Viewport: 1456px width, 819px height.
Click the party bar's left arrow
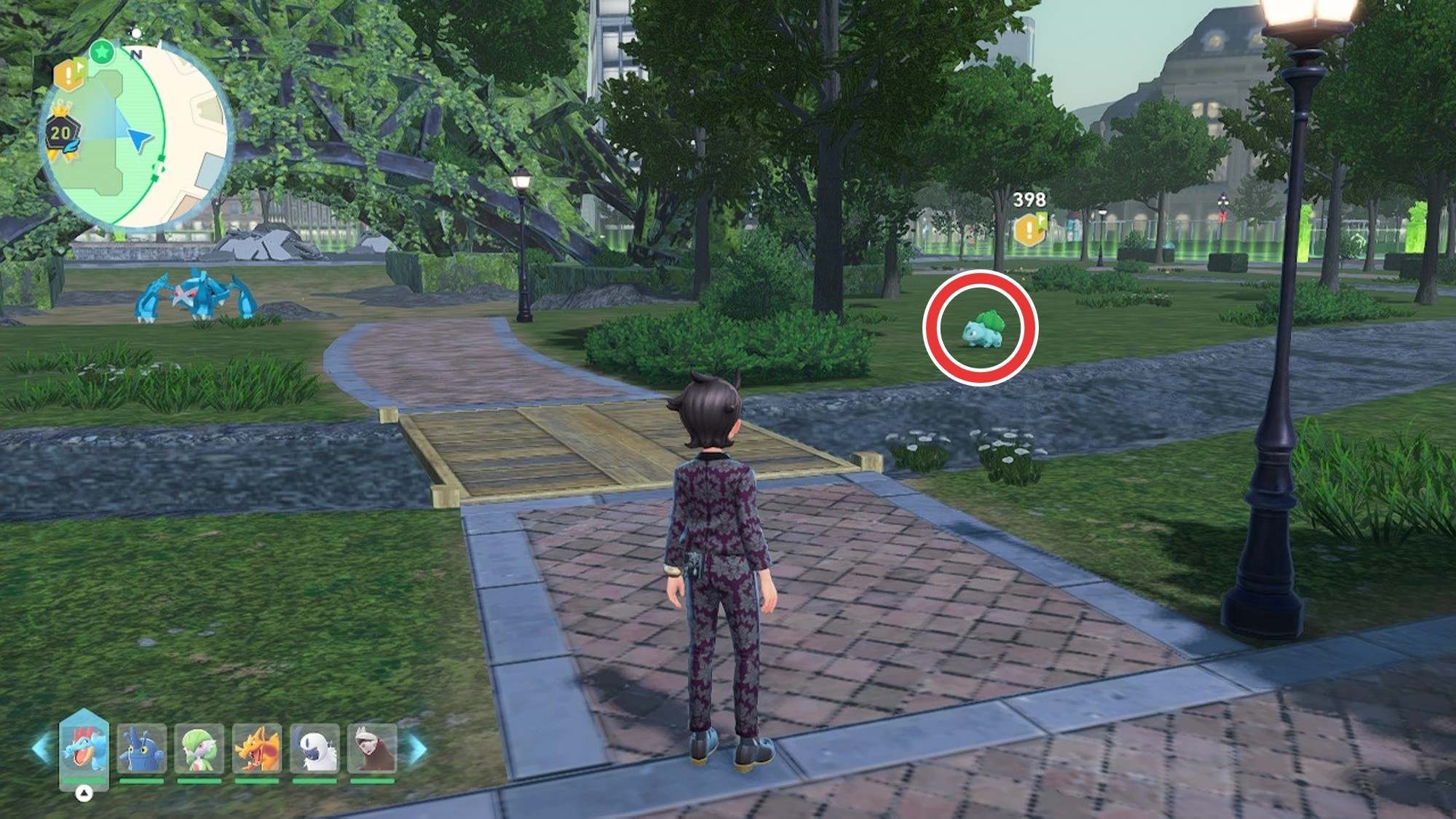click(x=41, y=748)
